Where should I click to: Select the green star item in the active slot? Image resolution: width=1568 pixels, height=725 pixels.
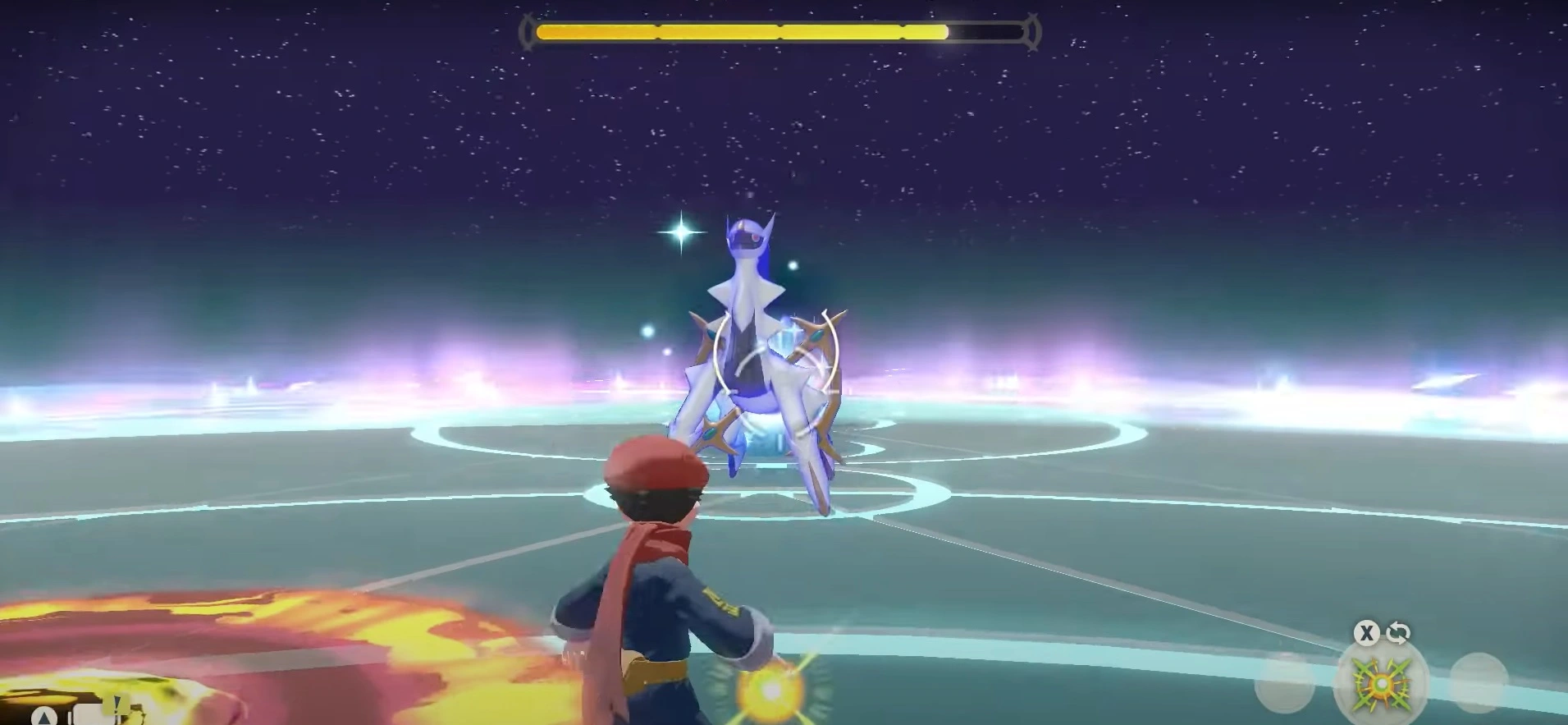[x=1383, y=684]
